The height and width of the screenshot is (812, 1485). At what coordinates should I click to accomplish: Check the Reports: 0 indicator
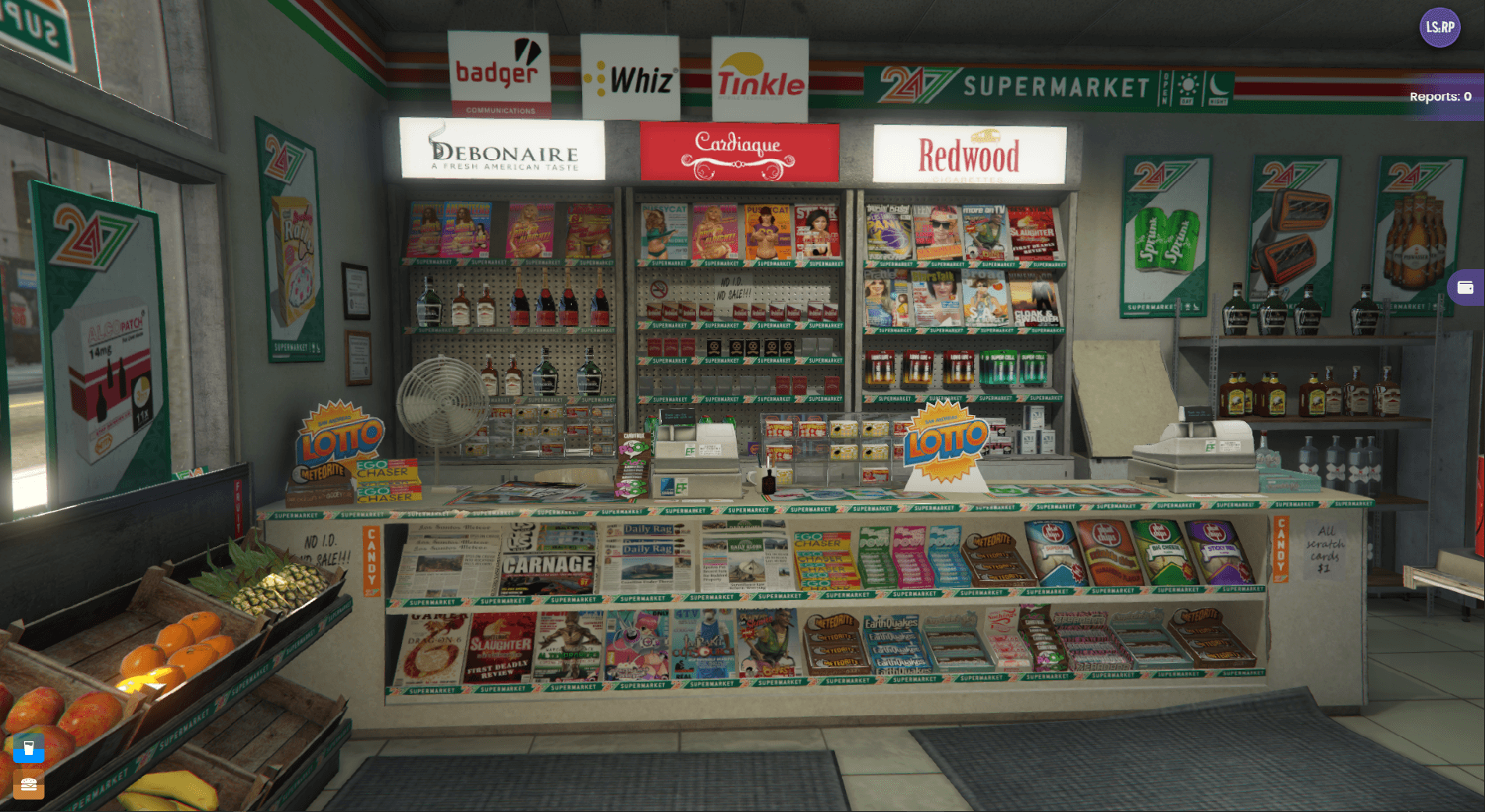tap(1440, 98)
